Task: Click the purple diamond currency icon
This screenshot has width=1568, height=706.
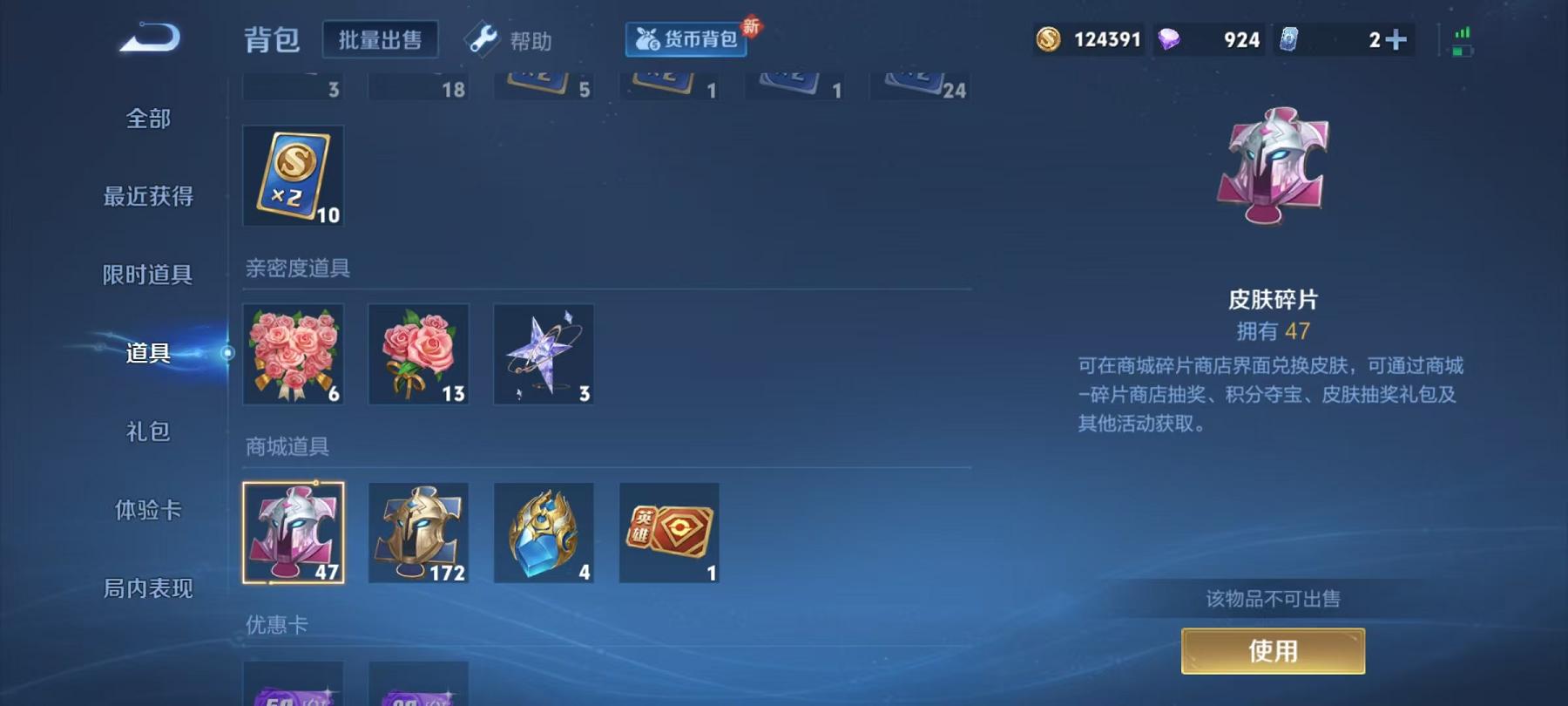Action: click(x=1177, y=38)
